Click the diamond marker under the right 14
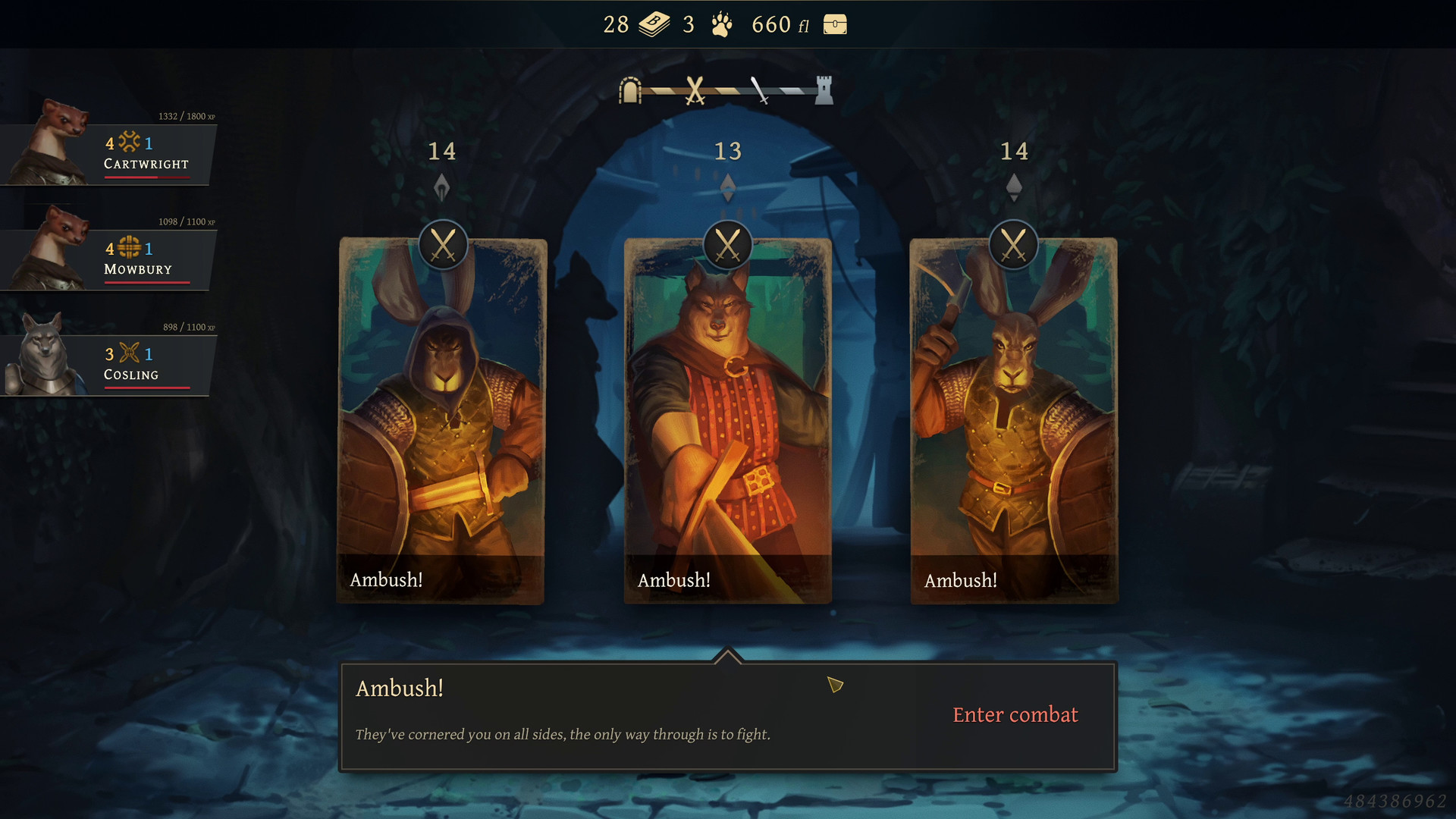Screen dimensions: 1456x819 click(1015, 187)
